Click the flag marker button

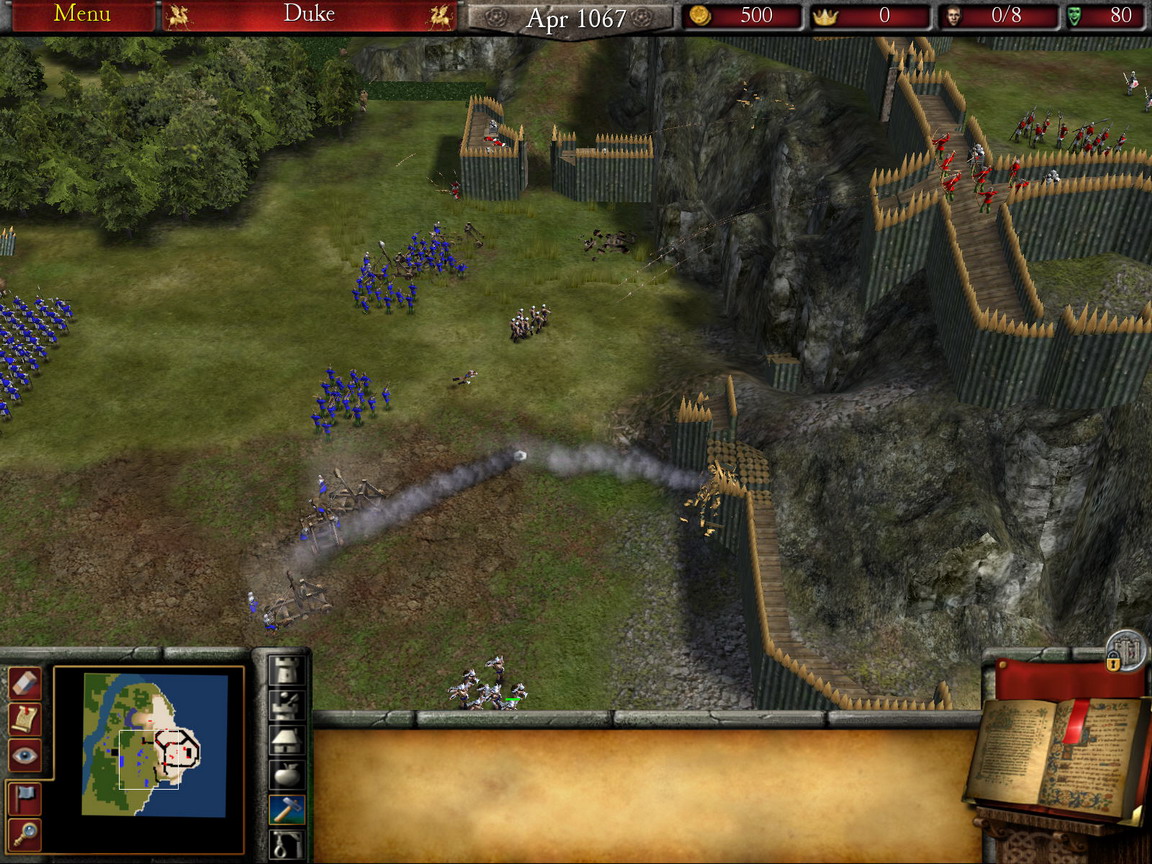[24, 797]
